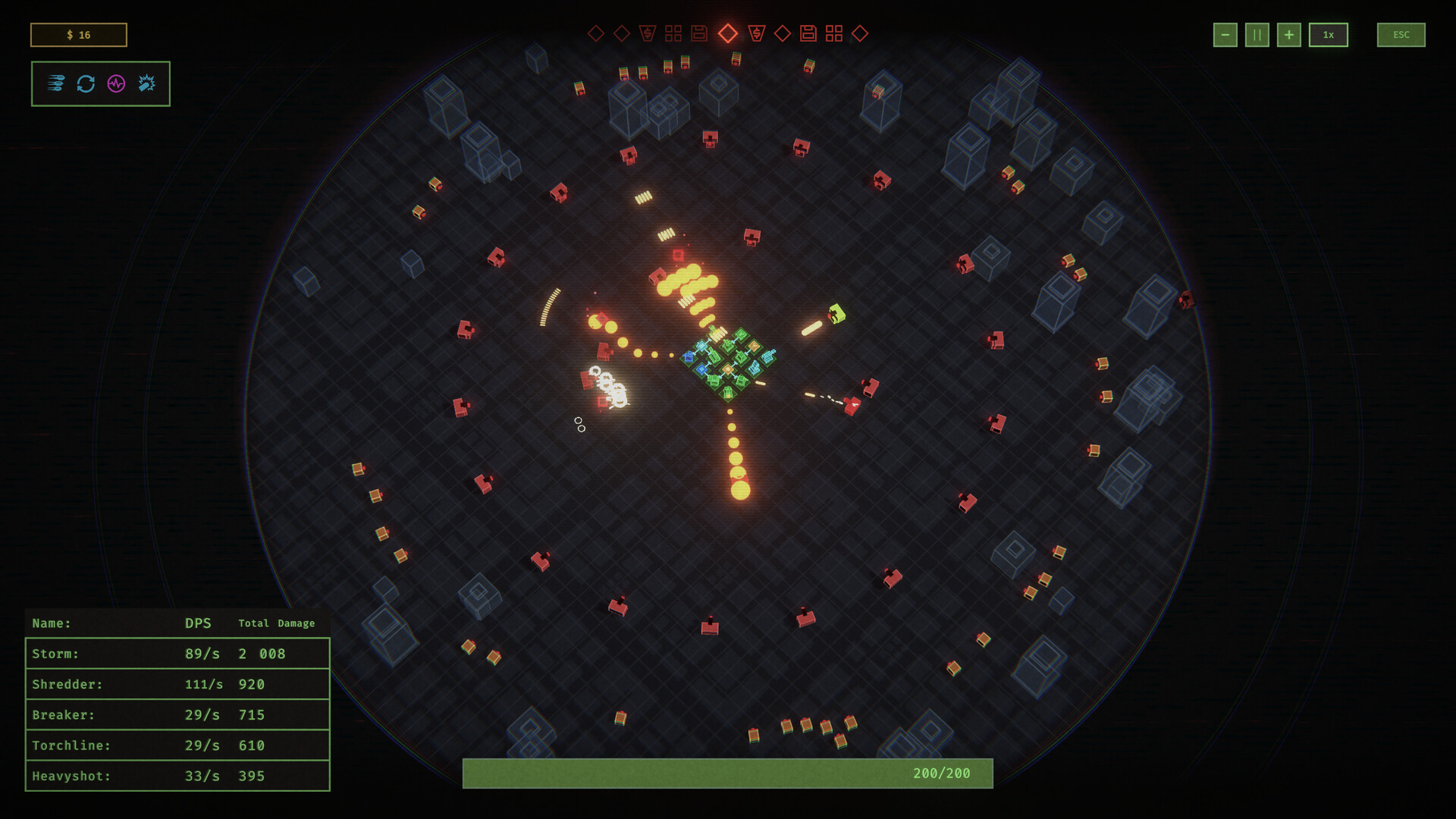The height and width of the screenshot is (819, 1456).
Task: Click the rightmost diamond in the wave bar
Action: click(860, 33)
